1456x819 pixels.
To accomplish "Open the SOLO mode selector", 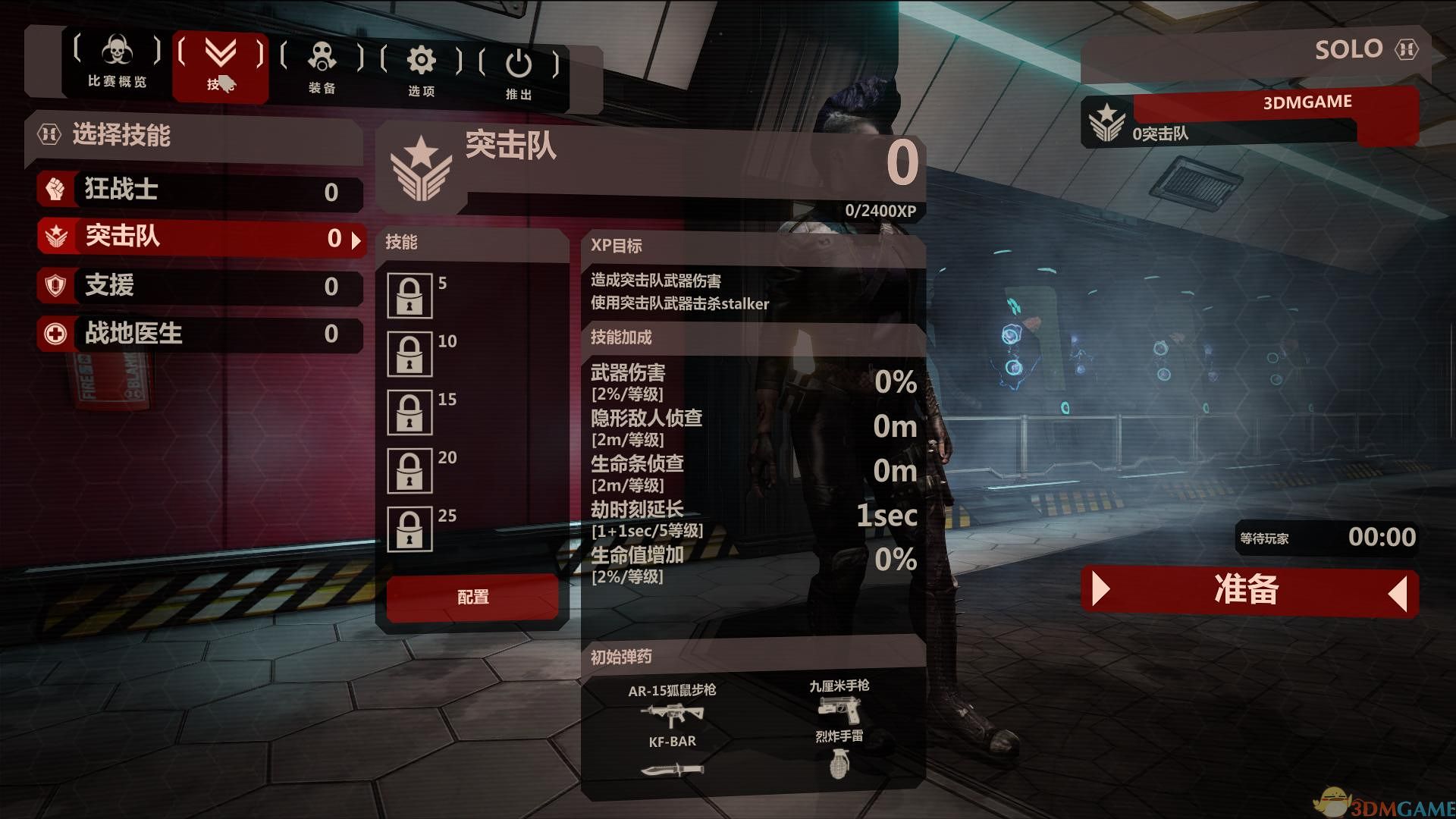I will (x=1351, y=49).
